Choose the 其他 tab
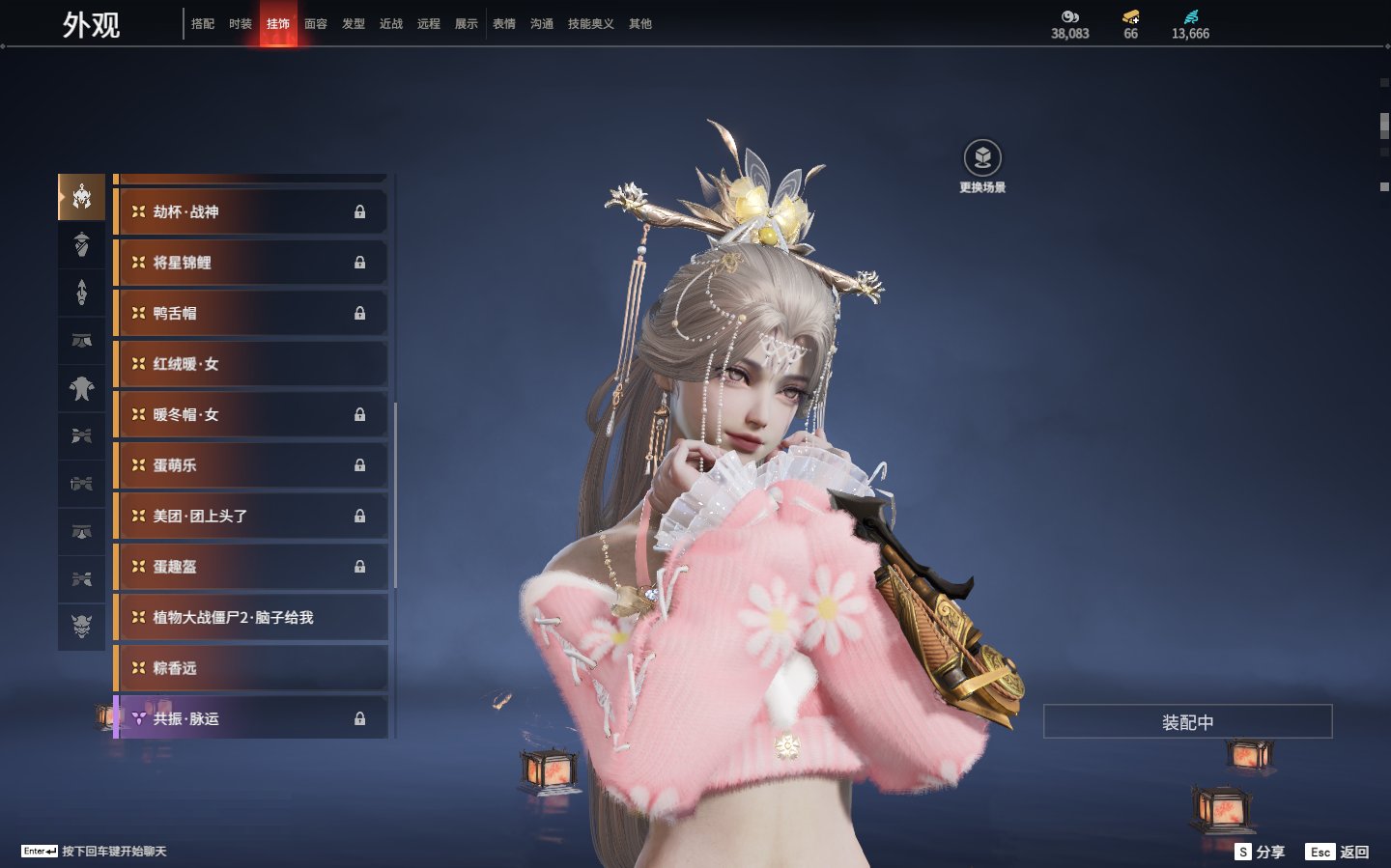The height and width of the screenshot is (868, 1391). pos(640,24)
